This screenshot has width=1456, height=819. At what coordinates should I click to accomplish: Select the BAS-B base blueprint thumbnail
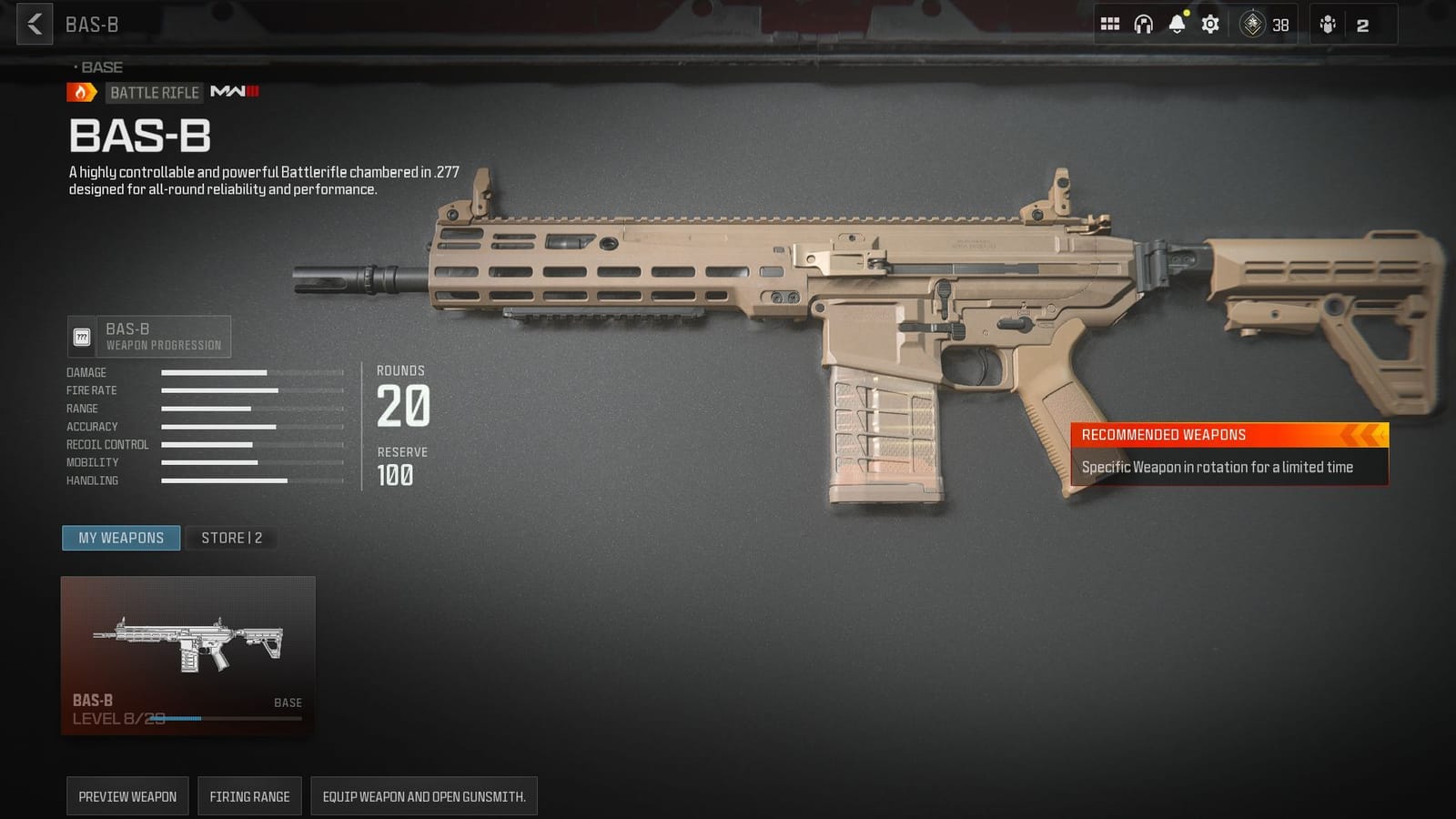[187, 651]
